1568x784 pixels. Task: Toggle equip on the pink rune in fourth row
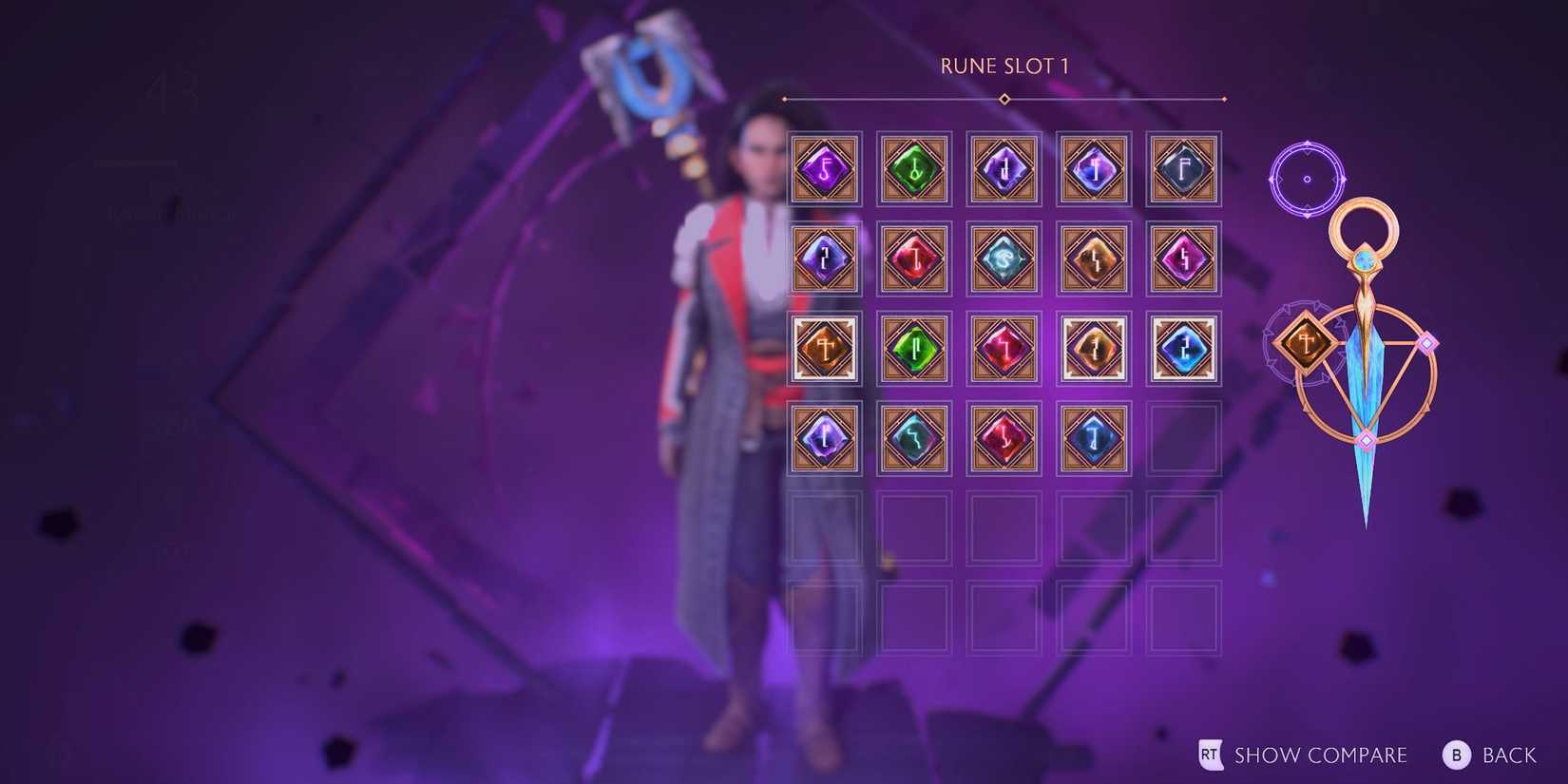(x=1004, y=437)
